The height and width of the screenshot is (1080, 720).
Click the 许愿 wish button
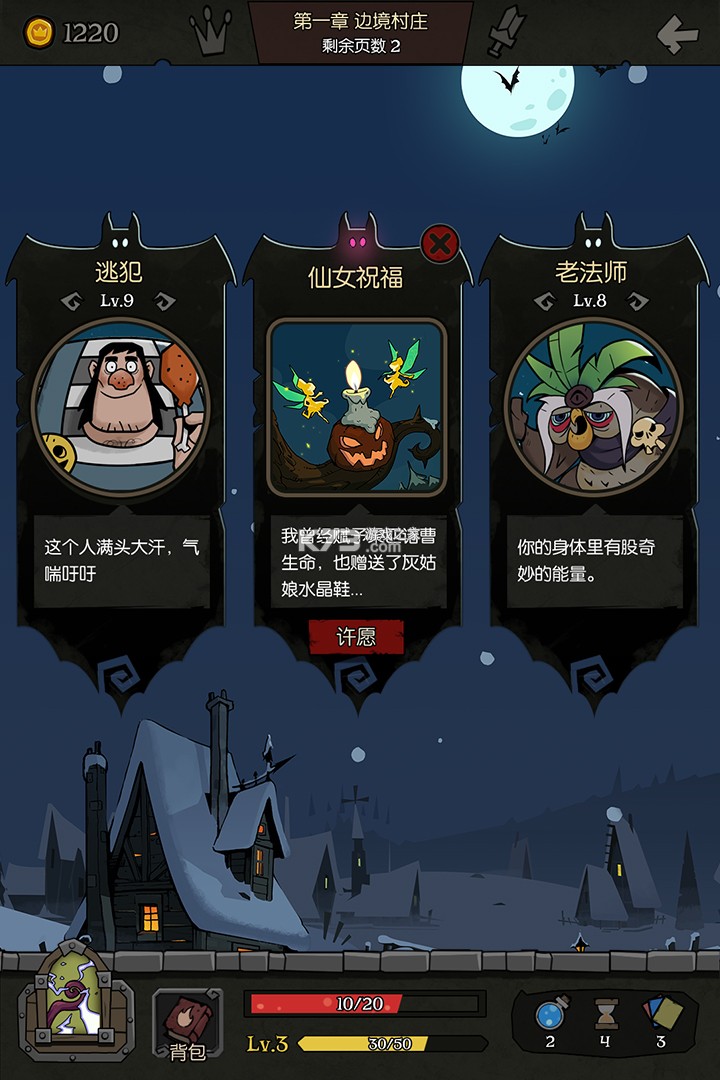pos(356,637)
